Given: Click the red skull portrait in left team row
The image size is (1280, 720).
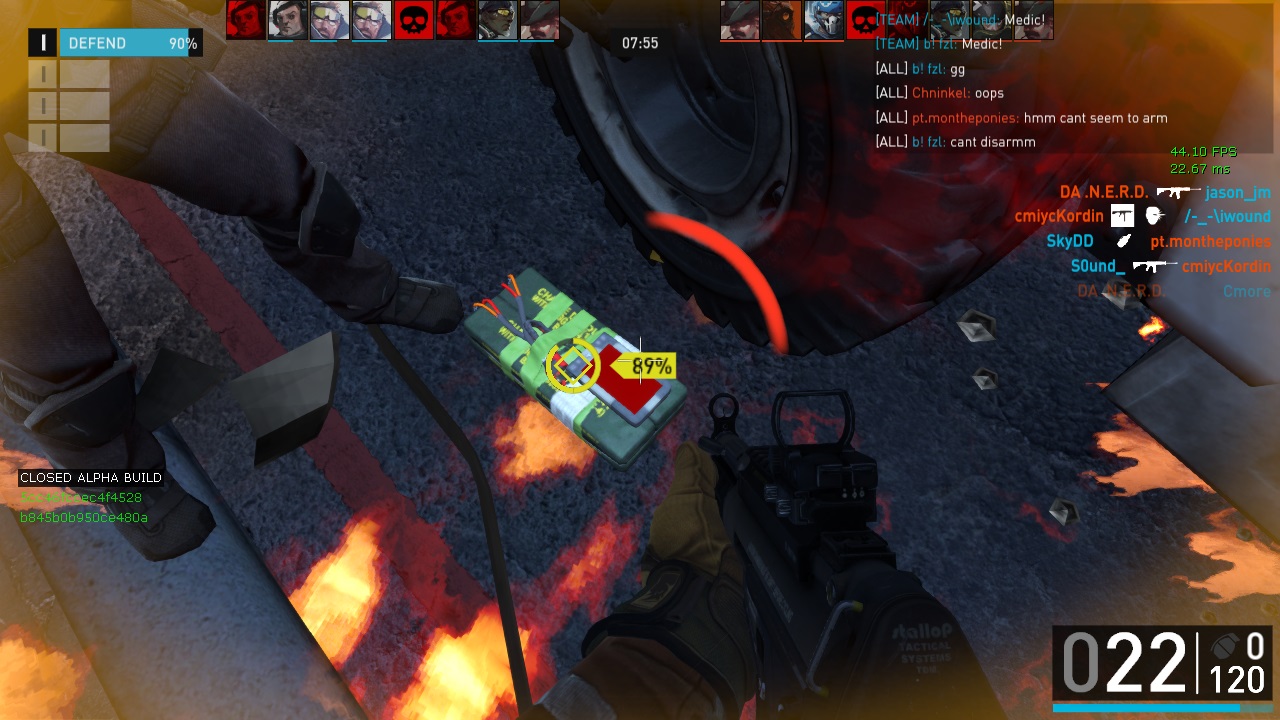Looking at the screenshot, I should (x=413, y=20).
